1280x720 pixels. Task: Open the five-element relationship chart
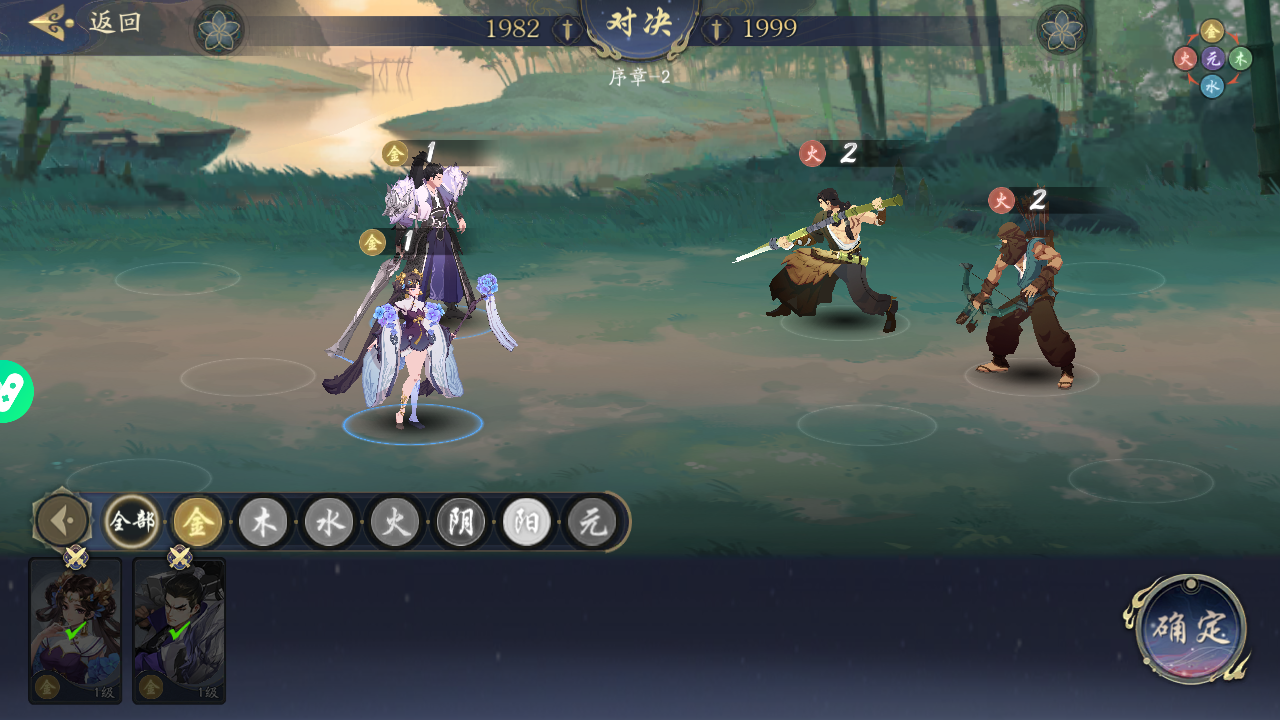1212,59
